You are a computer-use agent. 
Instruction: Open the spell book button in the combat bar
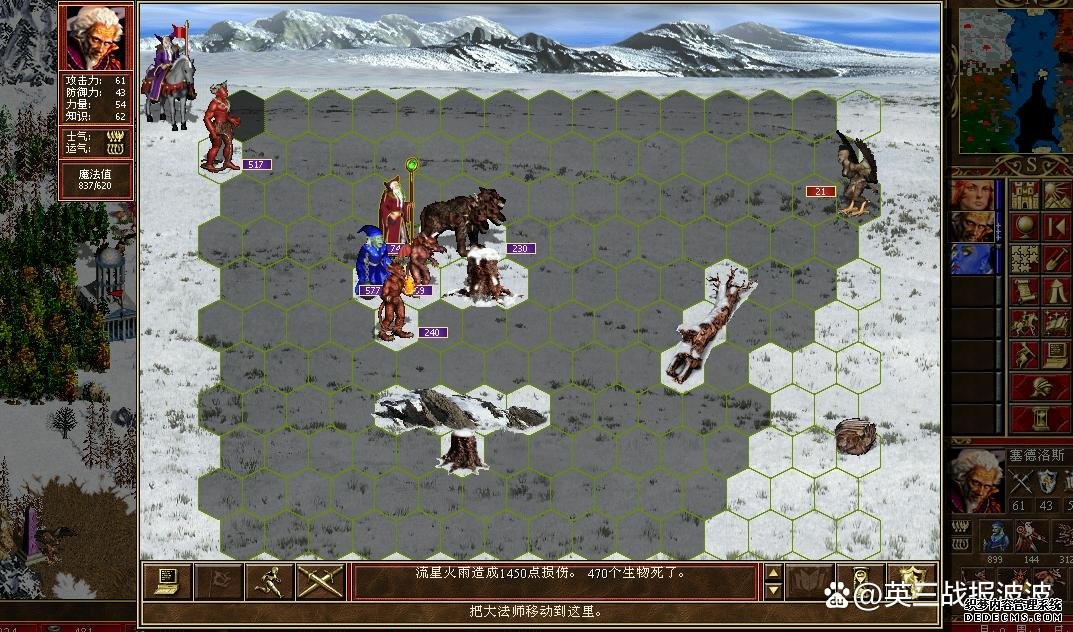[808, 581]
